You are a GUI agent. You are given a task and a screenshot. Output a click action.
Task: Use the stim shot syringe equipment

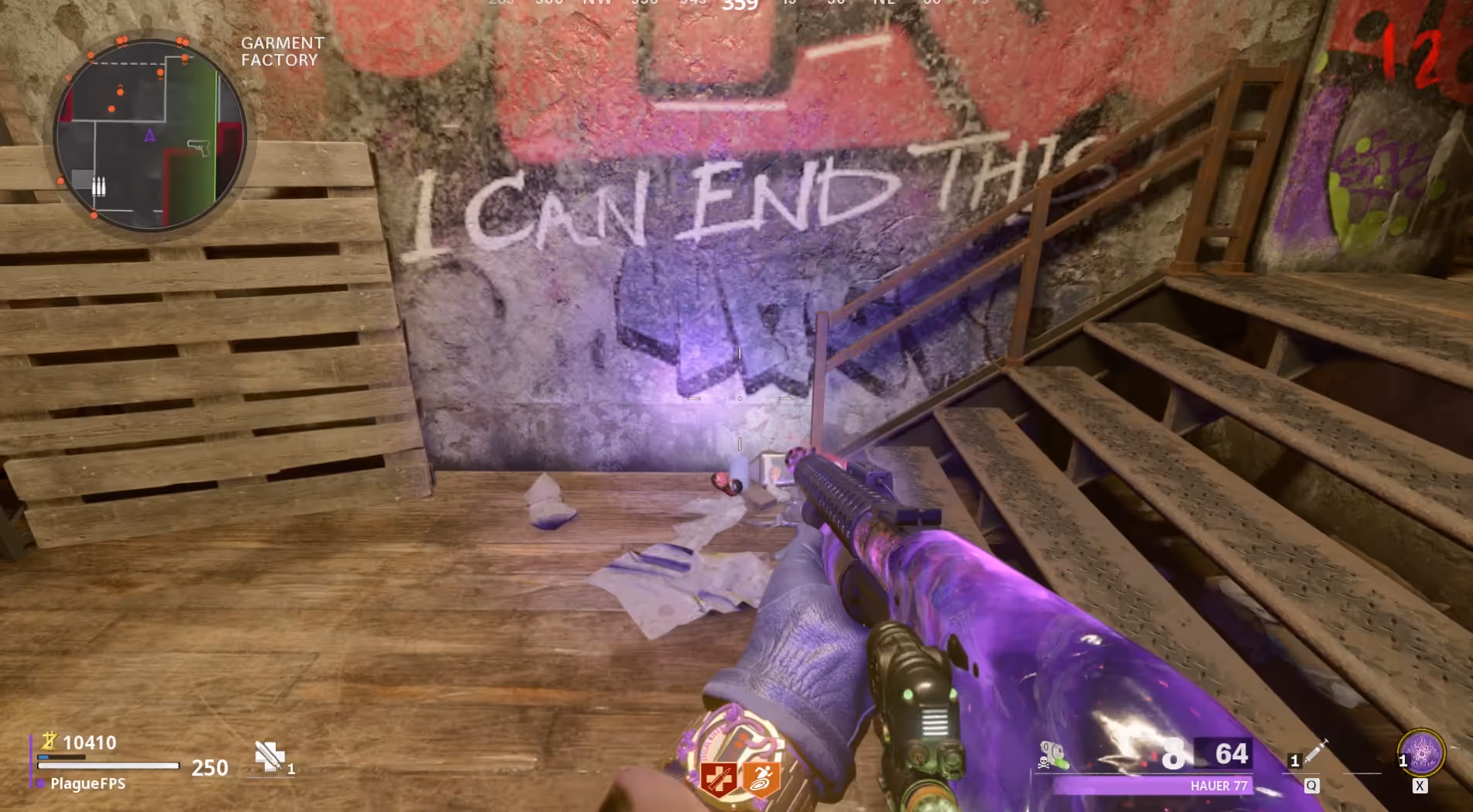(x=1316, y=752)
